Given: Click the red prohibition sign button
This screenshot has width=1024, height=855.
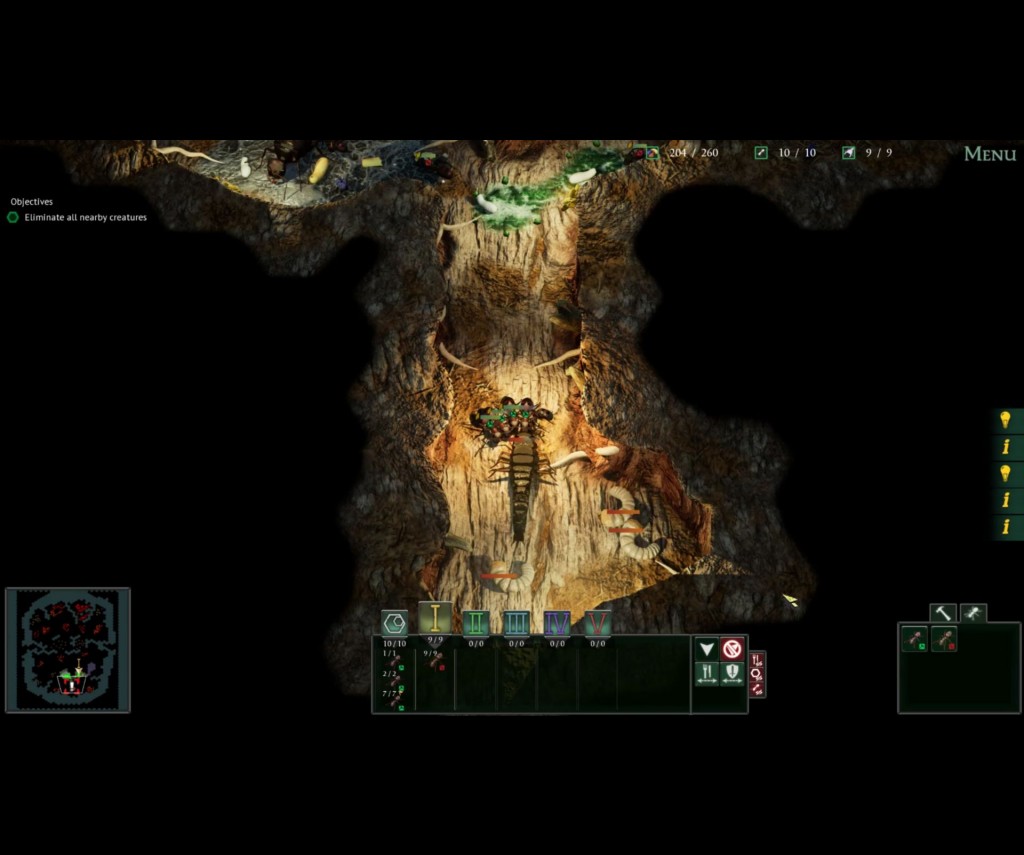Looking at the screenshot, I should click(733, 649).
